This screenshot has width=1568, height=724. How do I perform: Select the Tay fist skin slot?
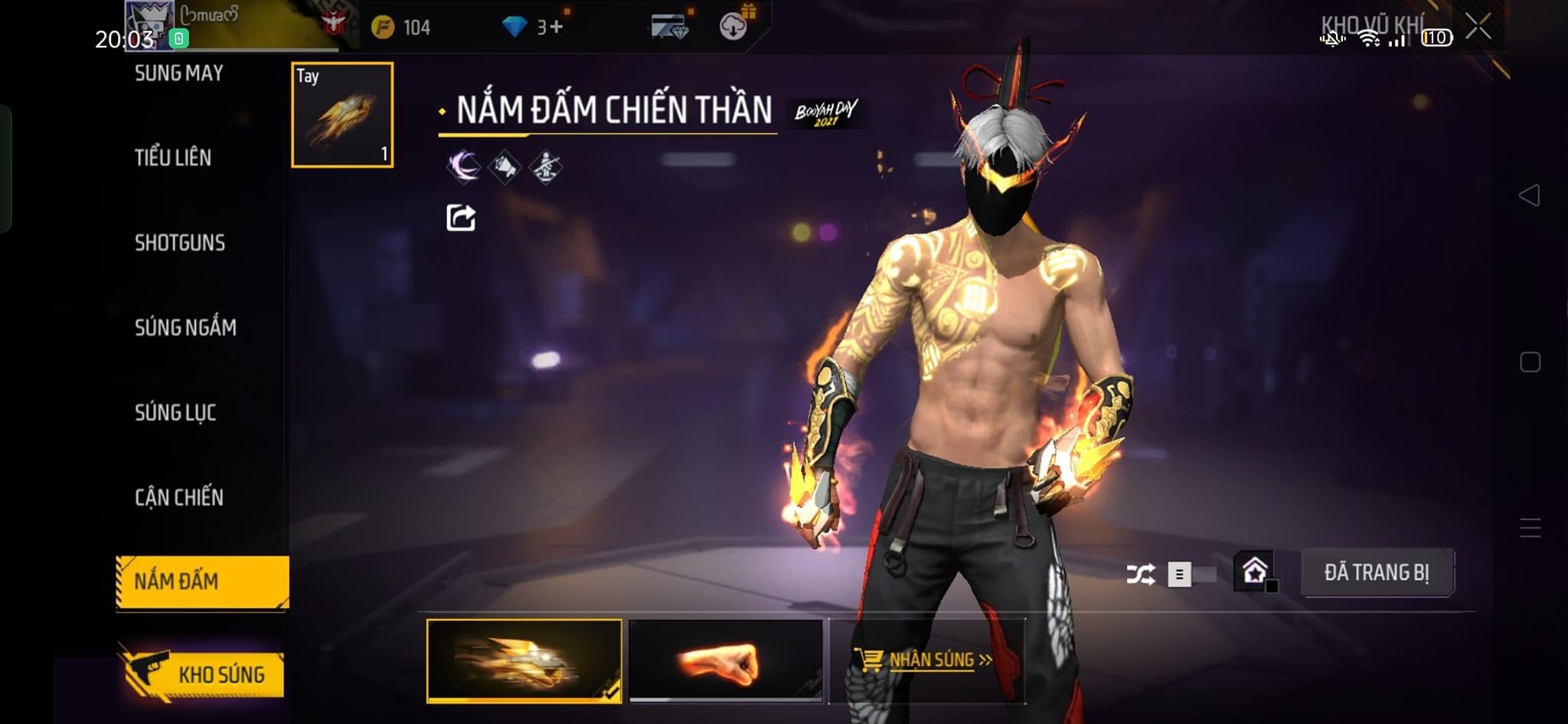[x=342, y=115]
